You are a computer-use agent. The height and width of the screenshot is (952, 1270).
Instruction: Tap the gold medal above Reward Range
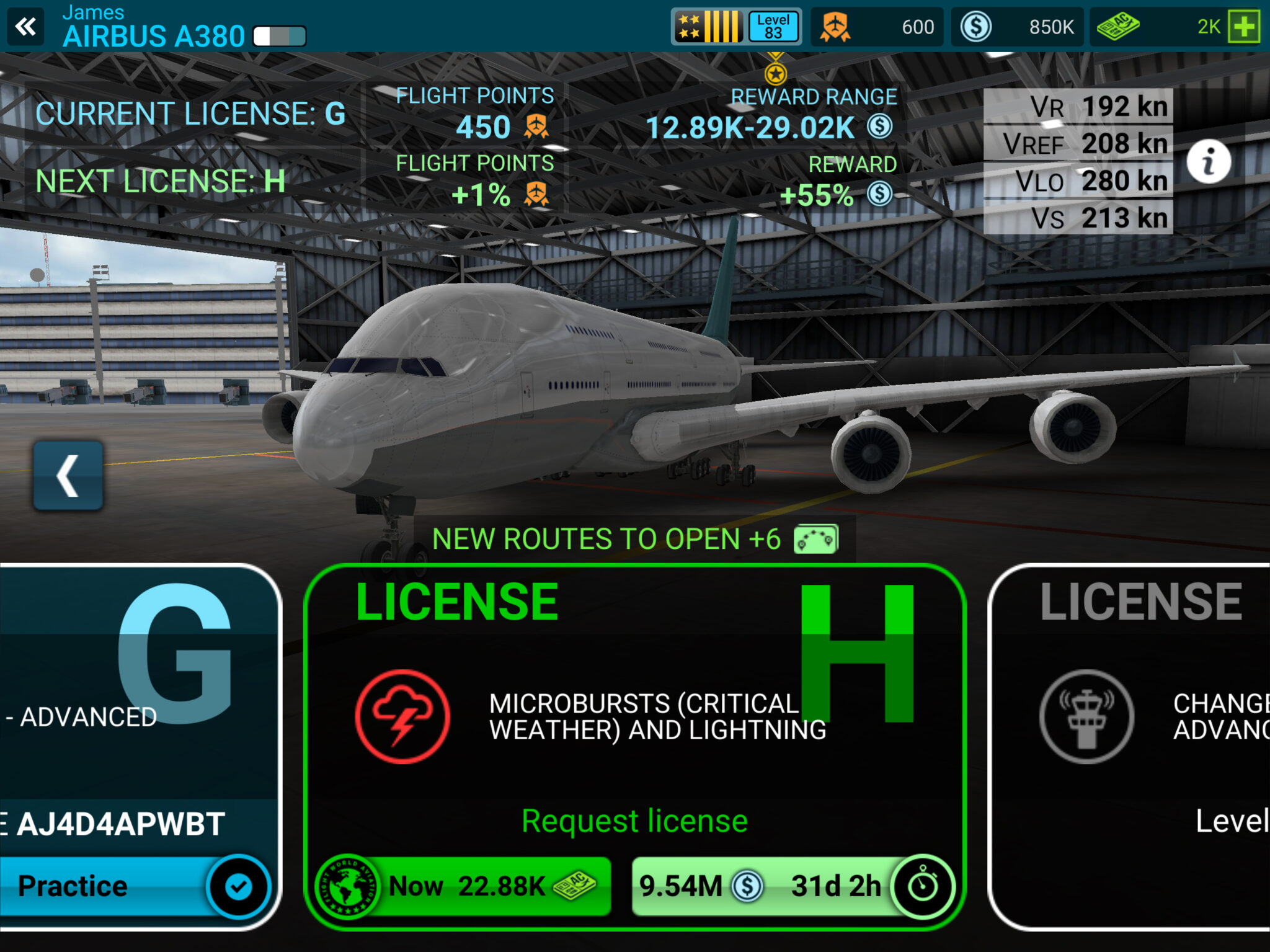[x=776, y=74]
